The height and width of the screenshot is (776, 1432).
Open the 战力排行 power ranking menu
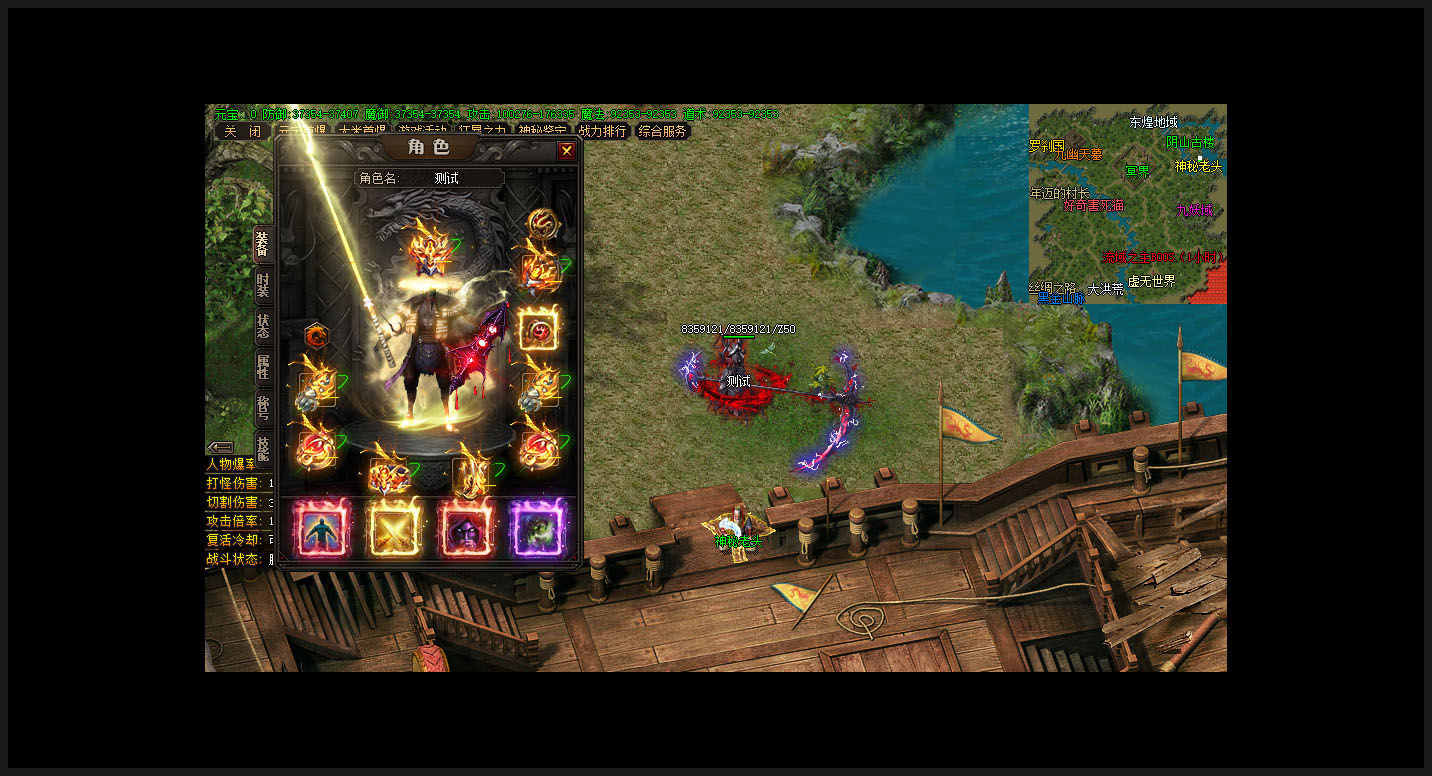pyautogui.click(x=602, y=131)
